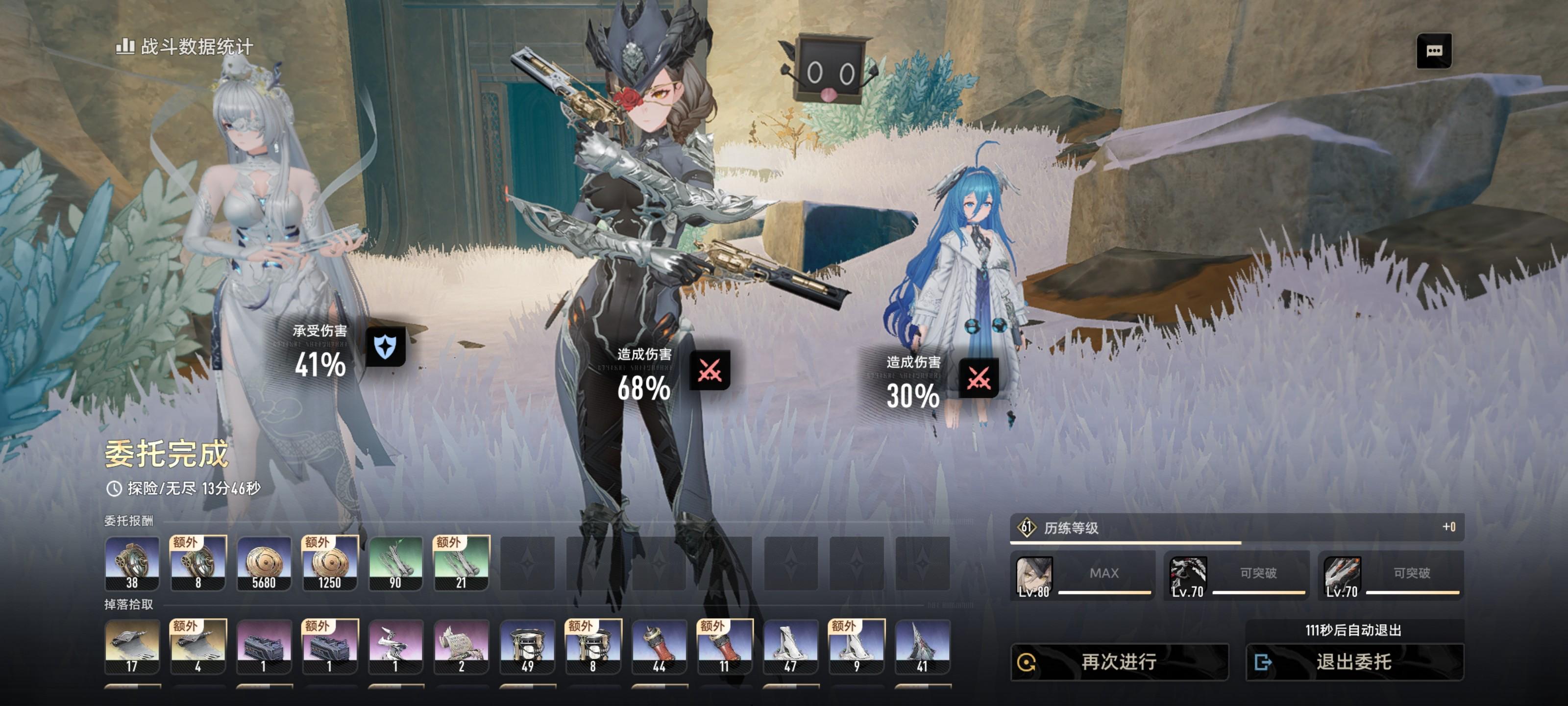Inspect the torn paper drop showing 2

coord(461,646)
